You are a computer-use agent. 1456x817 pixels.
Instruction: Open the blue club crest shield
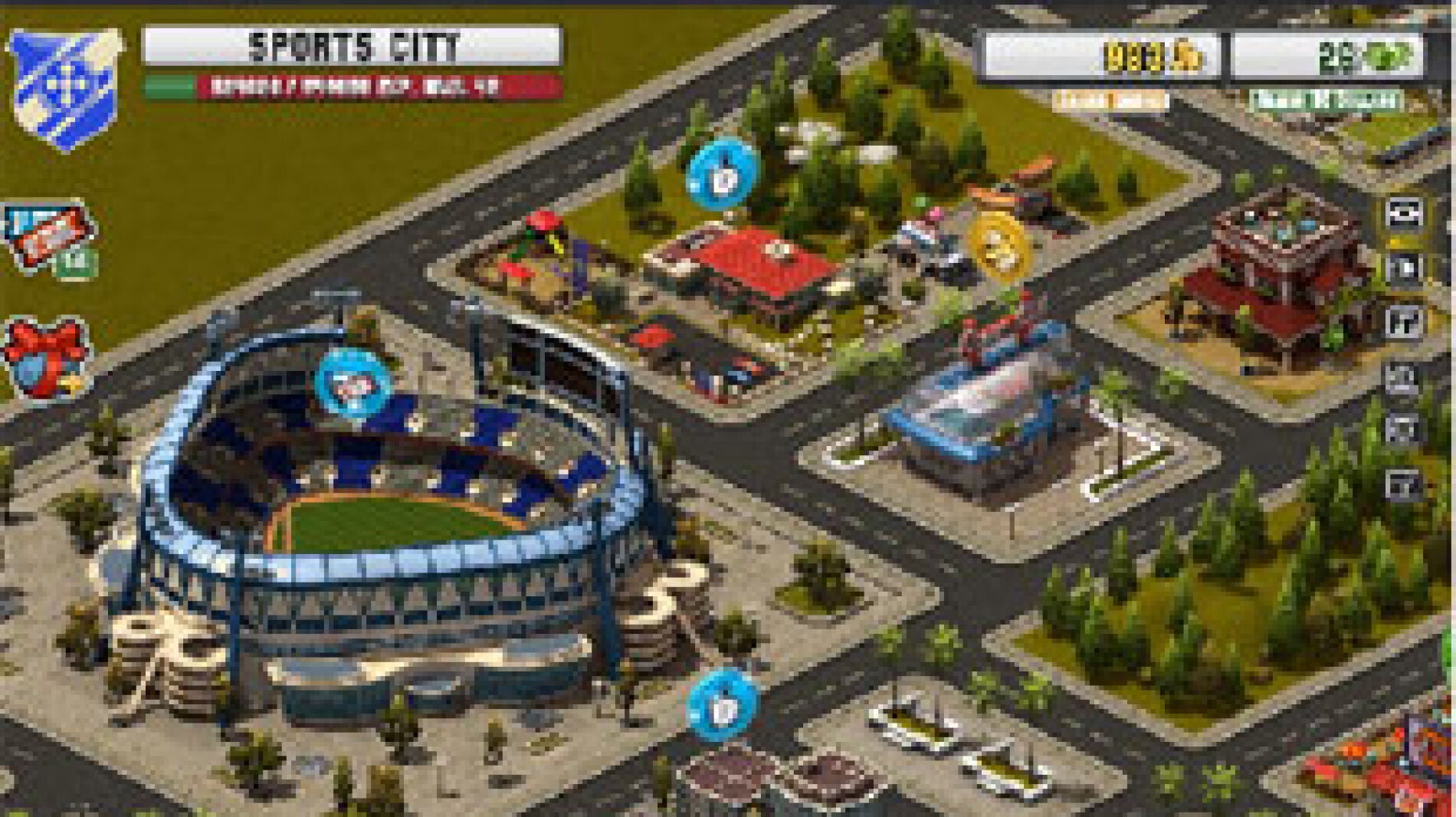[x=65, y=88]
